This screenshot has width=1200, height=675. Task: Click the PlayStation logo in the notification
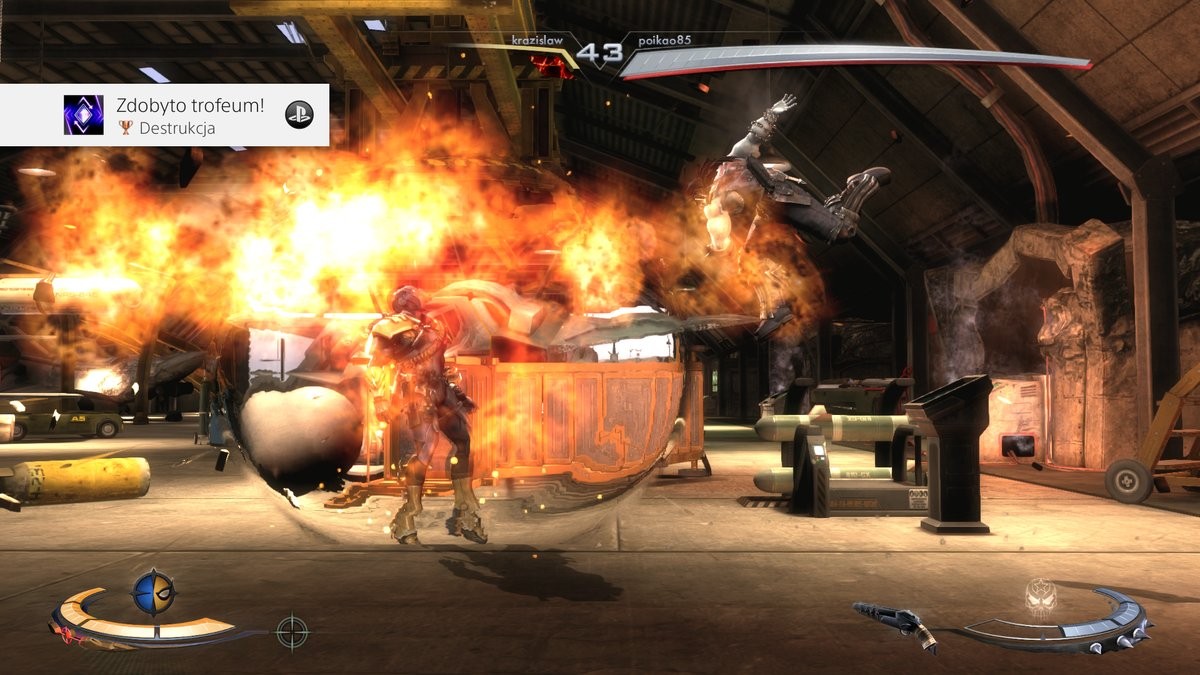(x=298, y=115)
